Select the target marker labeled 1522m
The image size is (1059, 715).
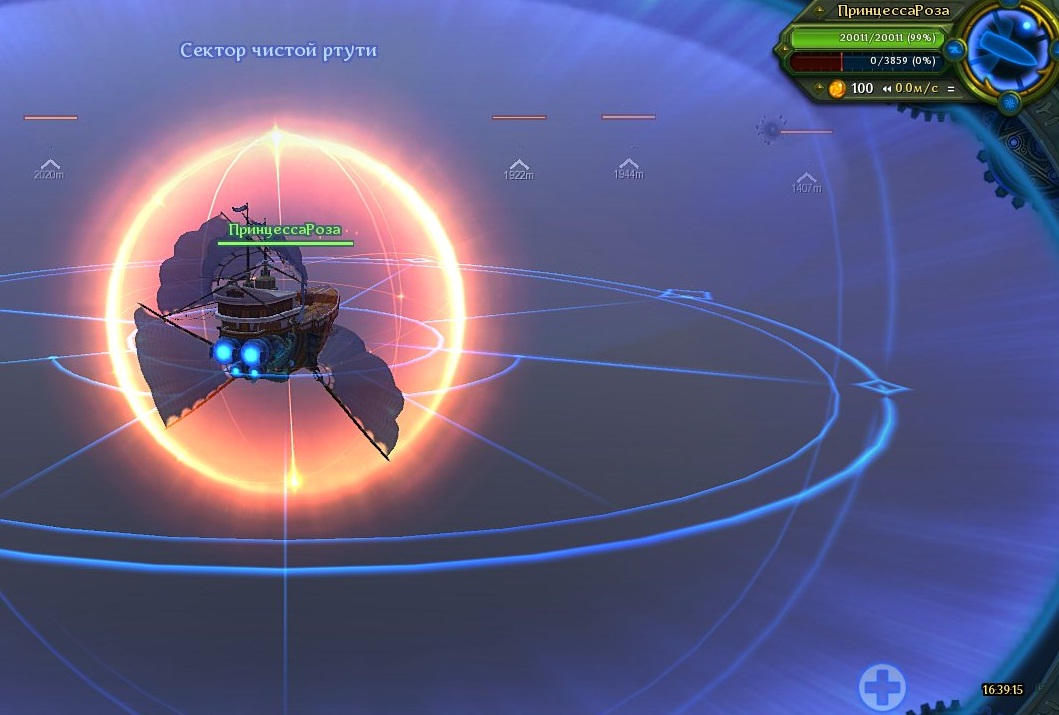pos(518,167)
